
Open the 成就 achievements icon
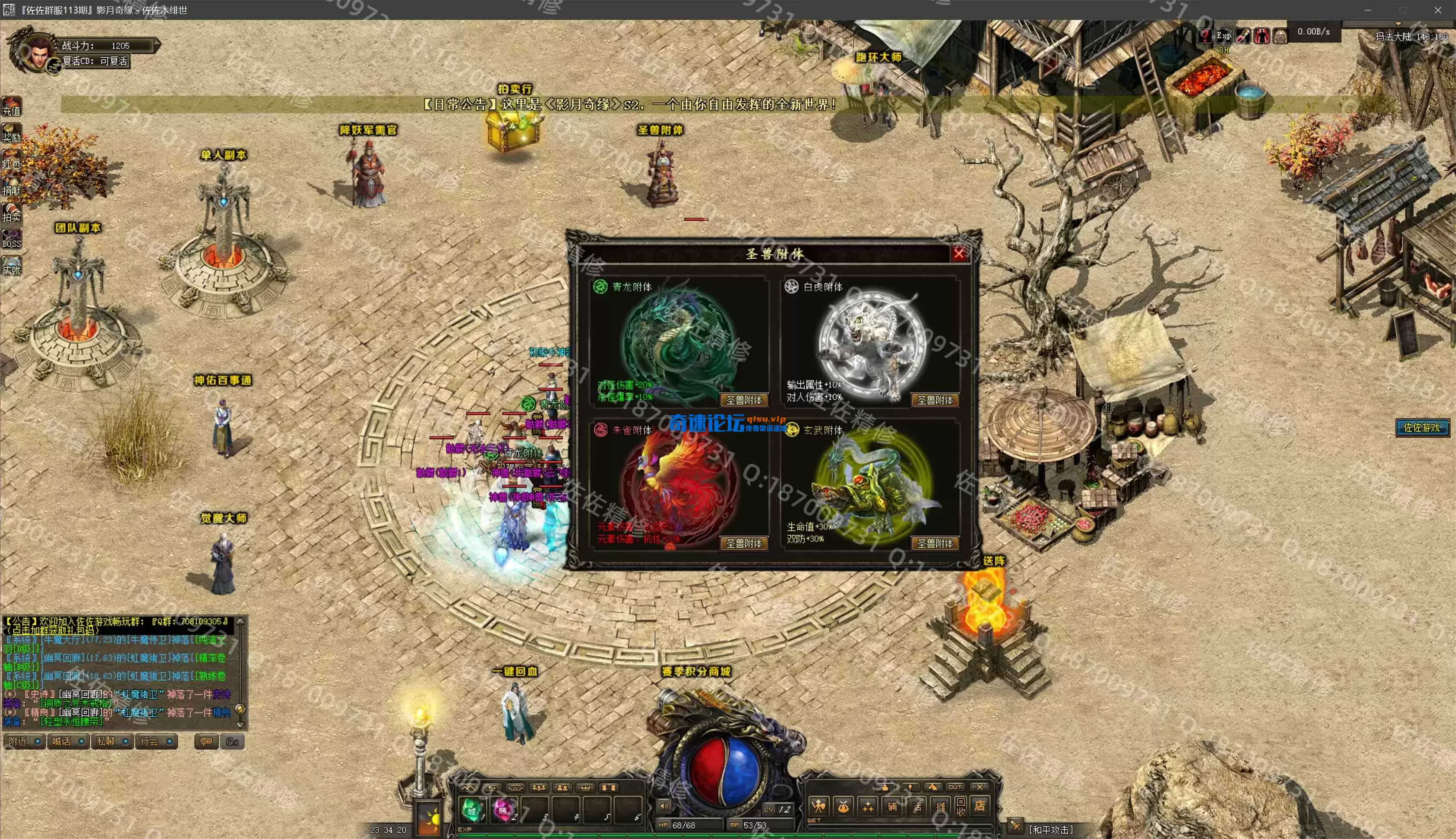pyautogui.click(x=12, y=266)
